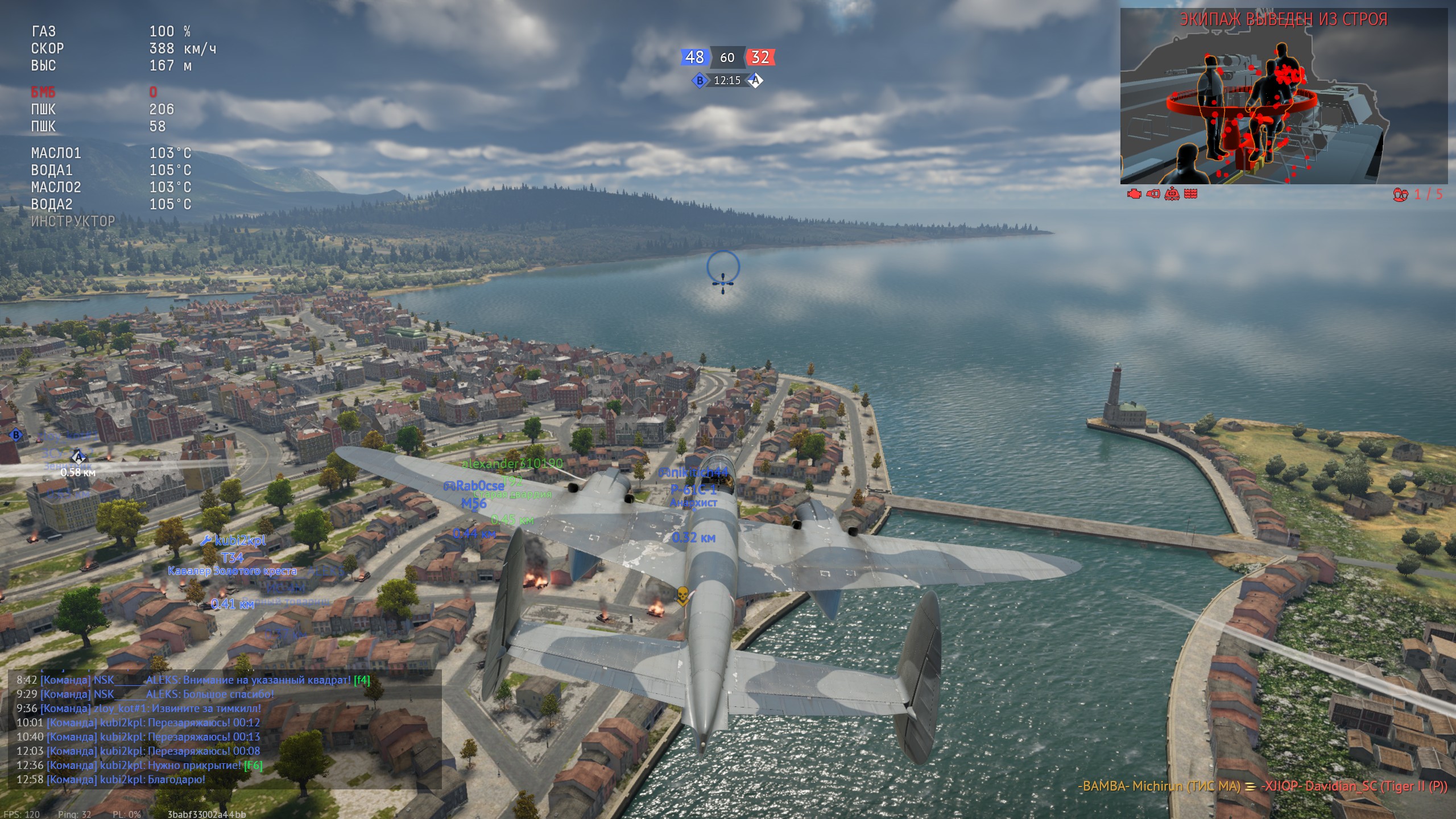Click the capture point A marker showing 0.58 км
1456x819 pixels.
[x=78, y=457]
